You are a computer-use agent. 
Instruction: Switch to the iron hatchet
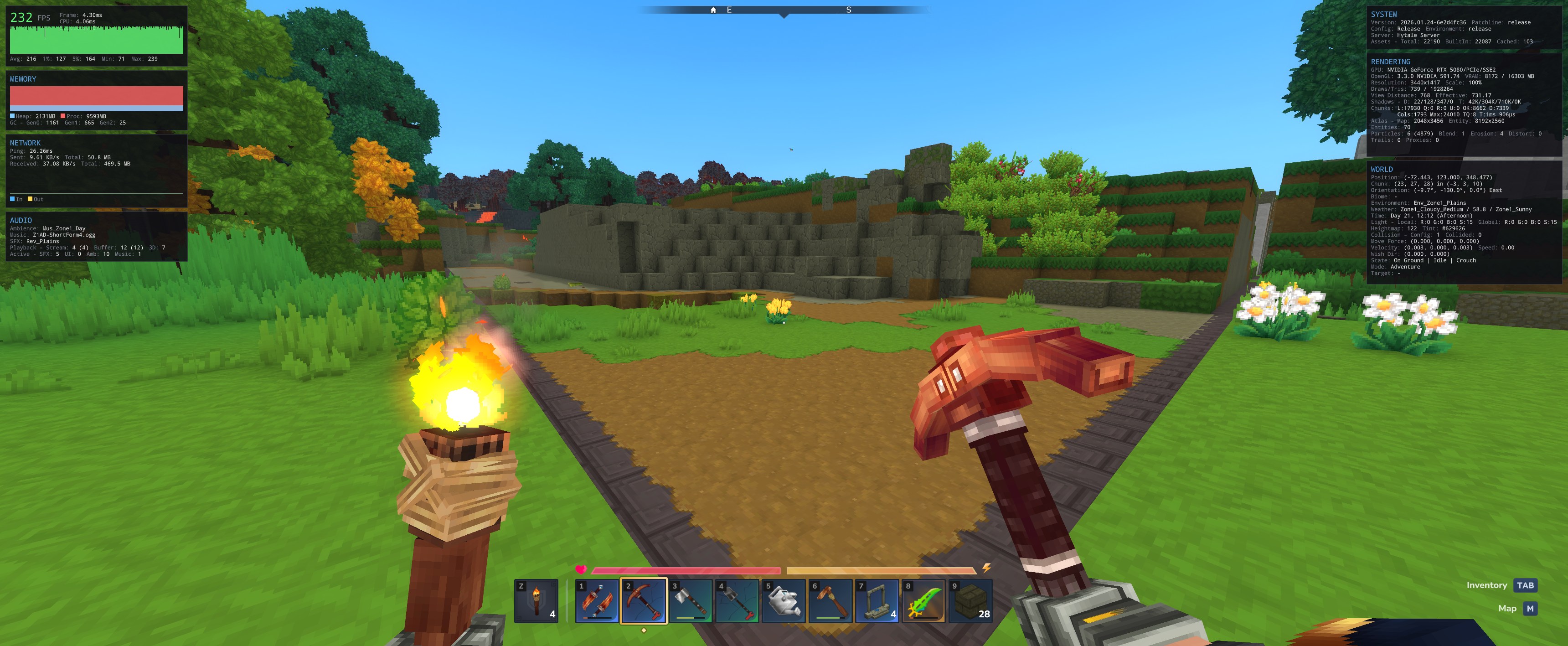(x=690, y=600)
